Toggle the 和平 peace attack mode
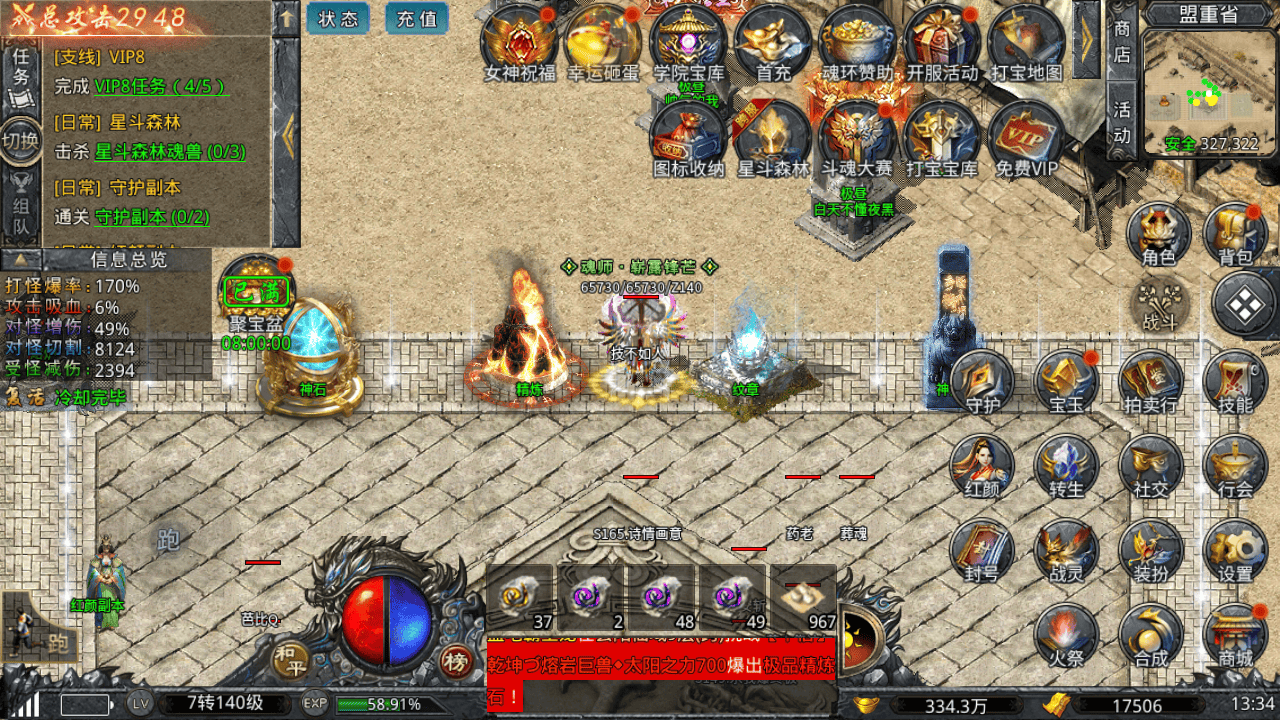Screen dimensions: 1280x720 pos(287,658)
